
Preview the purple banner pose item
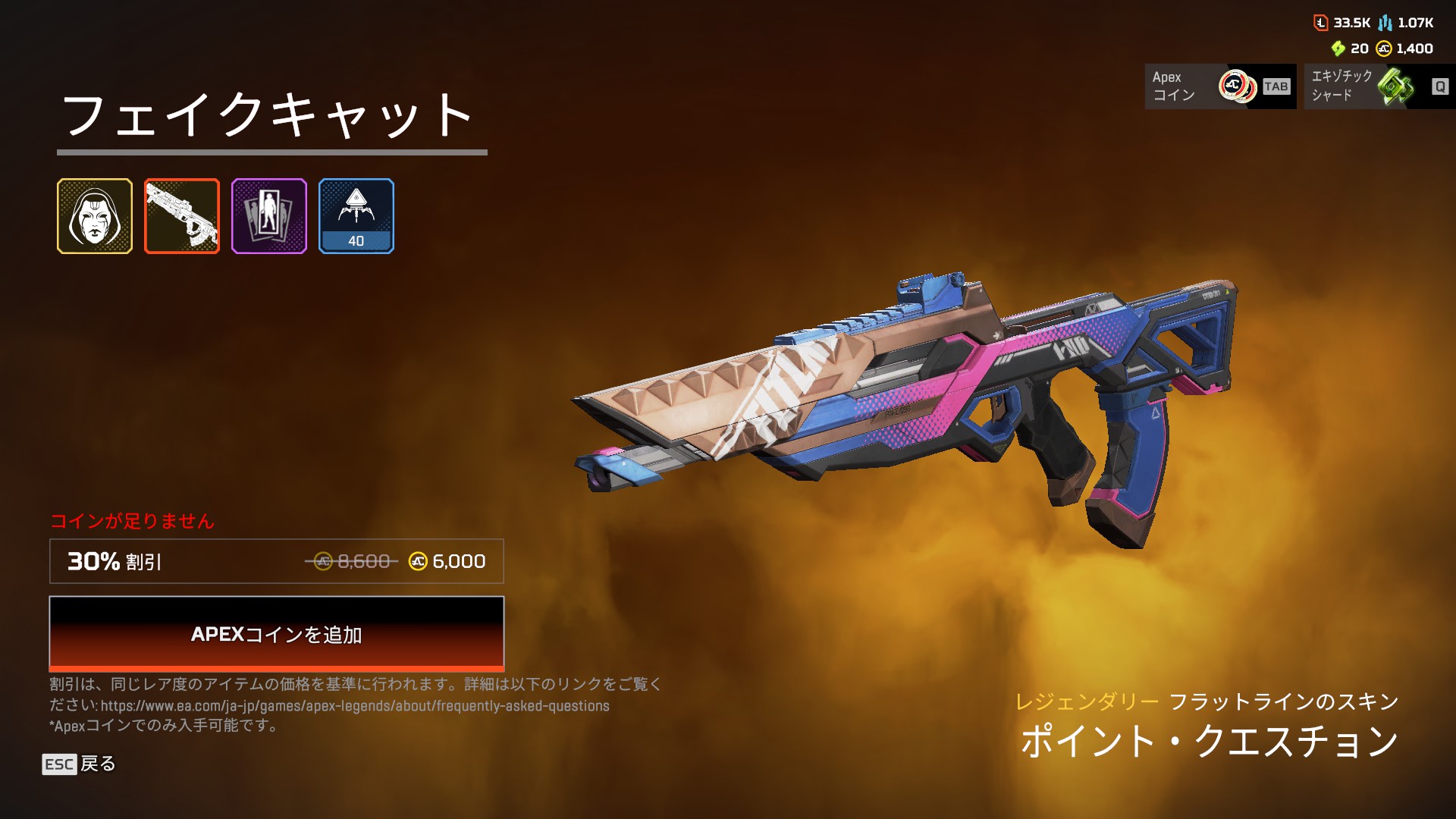[x=269, y=216]
